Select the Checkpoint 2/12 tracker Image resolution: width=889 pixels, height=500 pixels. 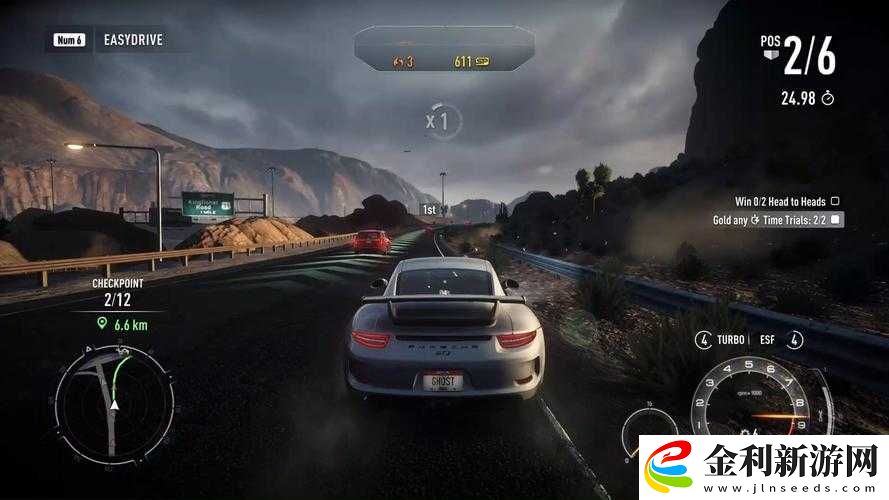pos(118,290)
